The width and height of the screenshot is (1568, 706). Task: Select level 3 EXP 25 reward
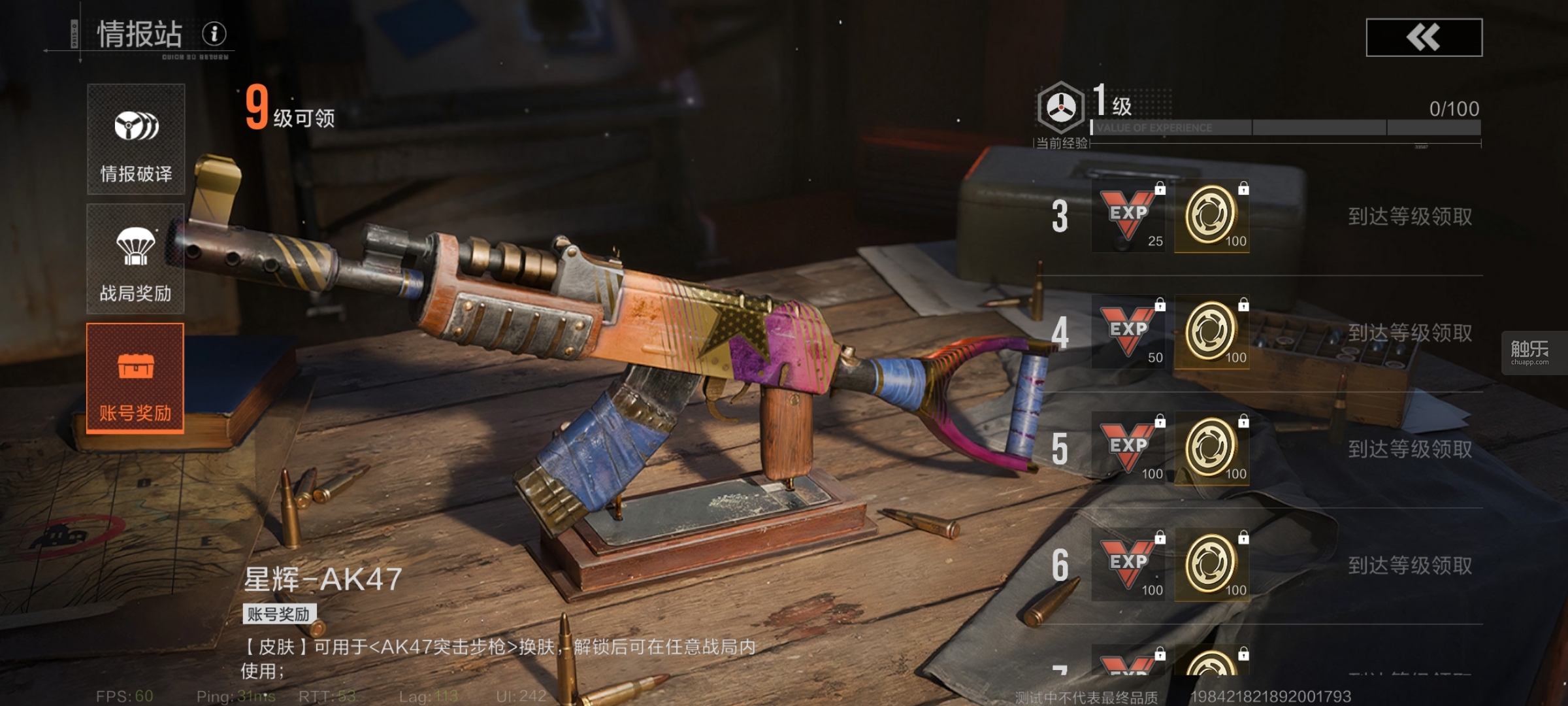coord(1130,216)
